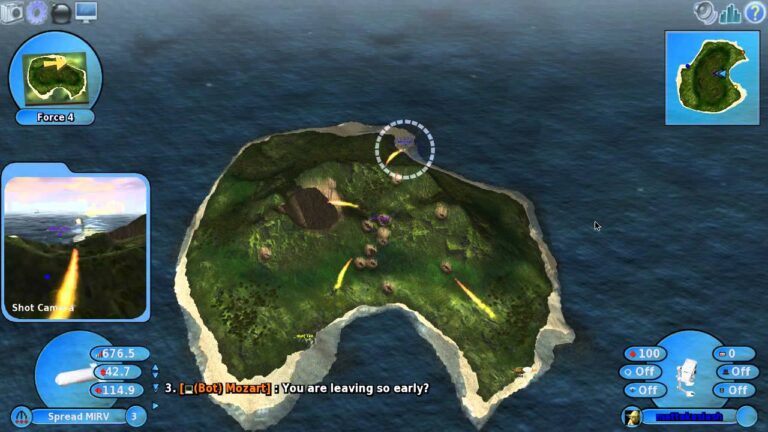Click the Shot Camera preview window

[75, 247]
